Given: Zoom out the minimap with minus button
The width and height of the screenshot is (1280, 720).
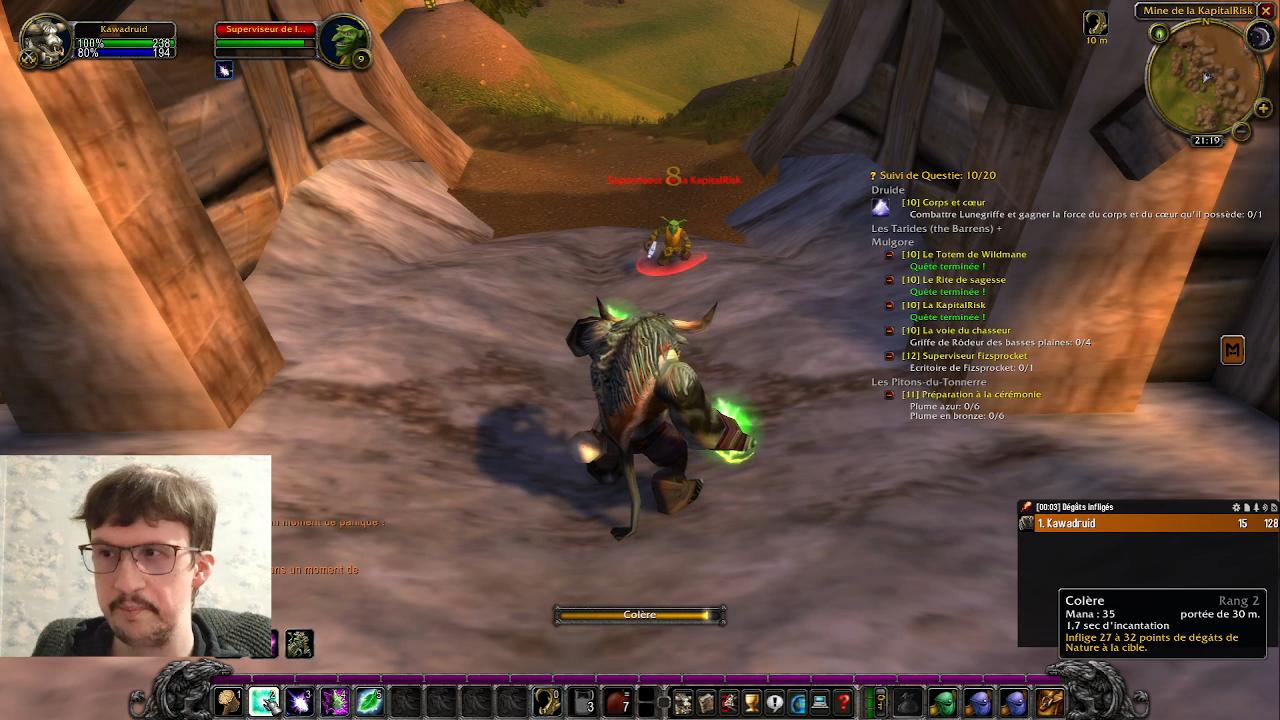Looking at the screenshot, I should (x=1241, y=131).
